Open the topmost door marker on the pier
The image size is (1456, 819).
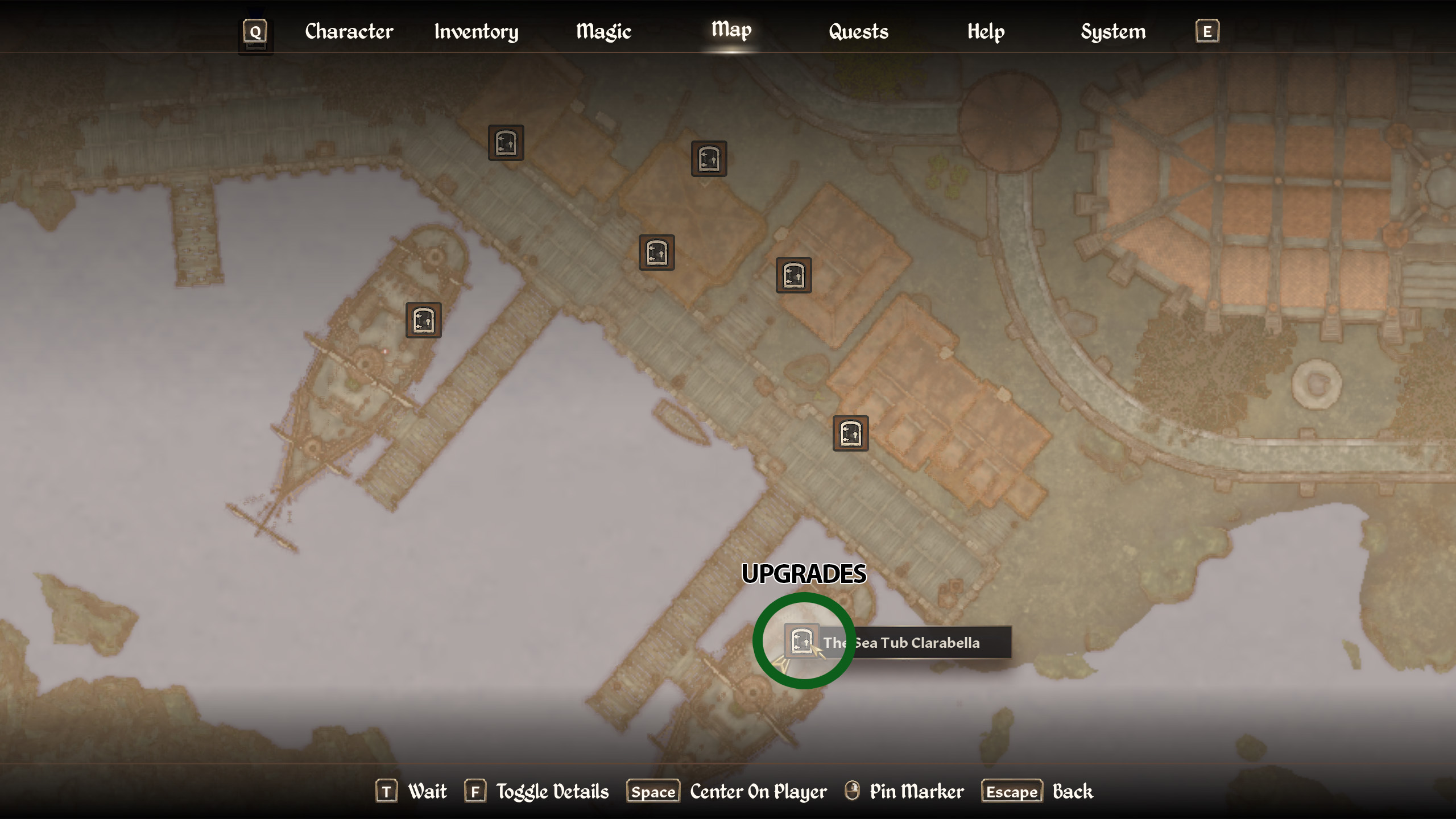coord(505,142)
